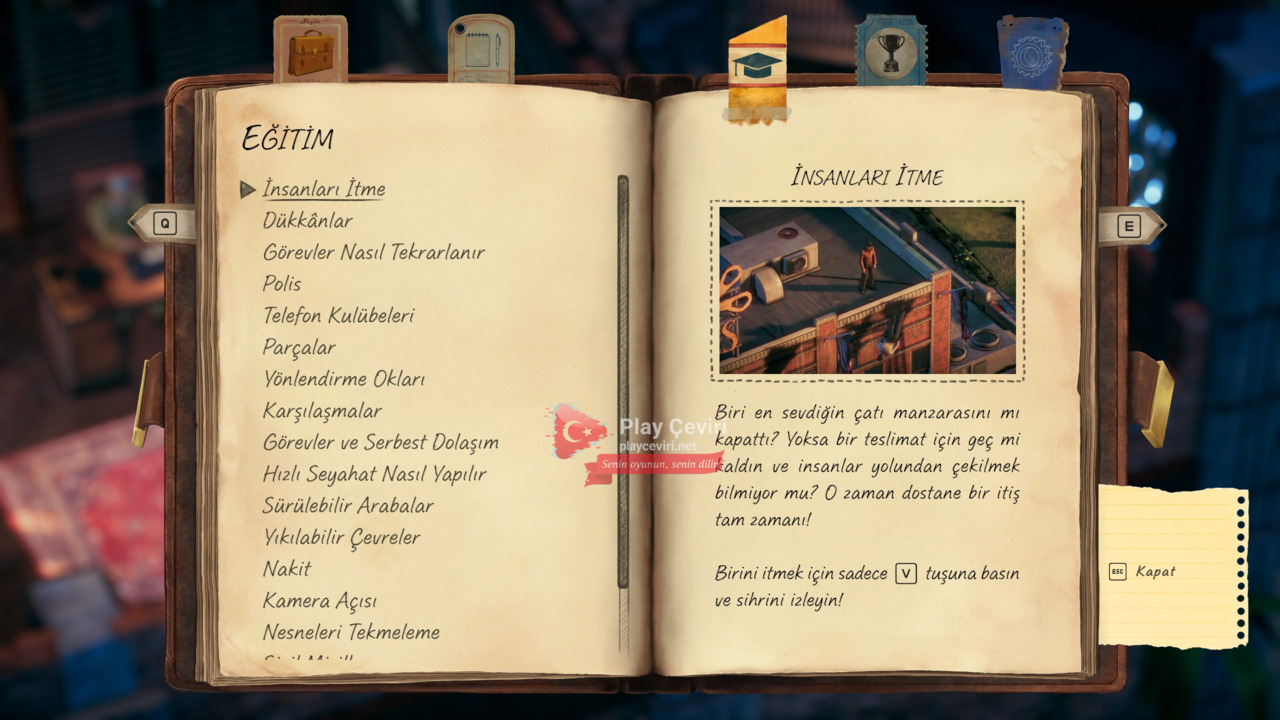Select the Kamera Açısı entry
1280x720 pixels.
point(319,601)
